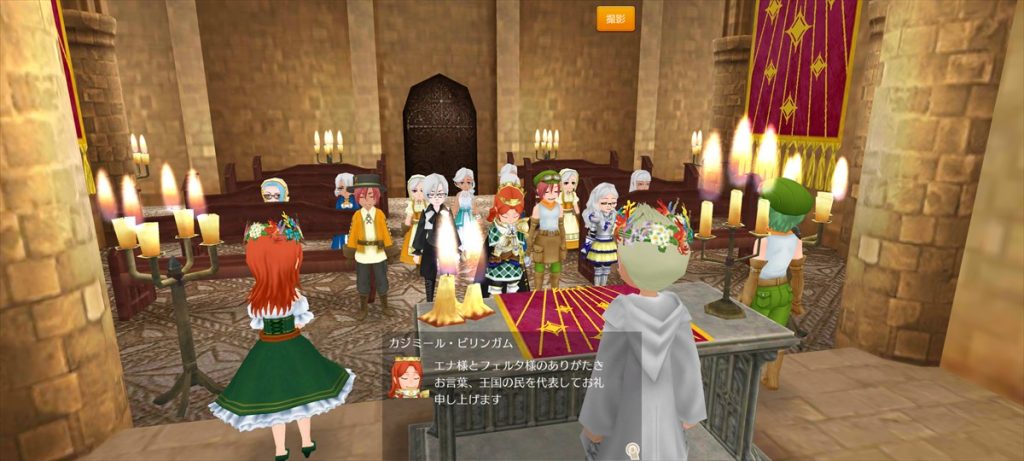Tap the orange 撮影 screenshot button
Image resolution: width=1024 pixels, height=461 pixels.
(615, 19)
